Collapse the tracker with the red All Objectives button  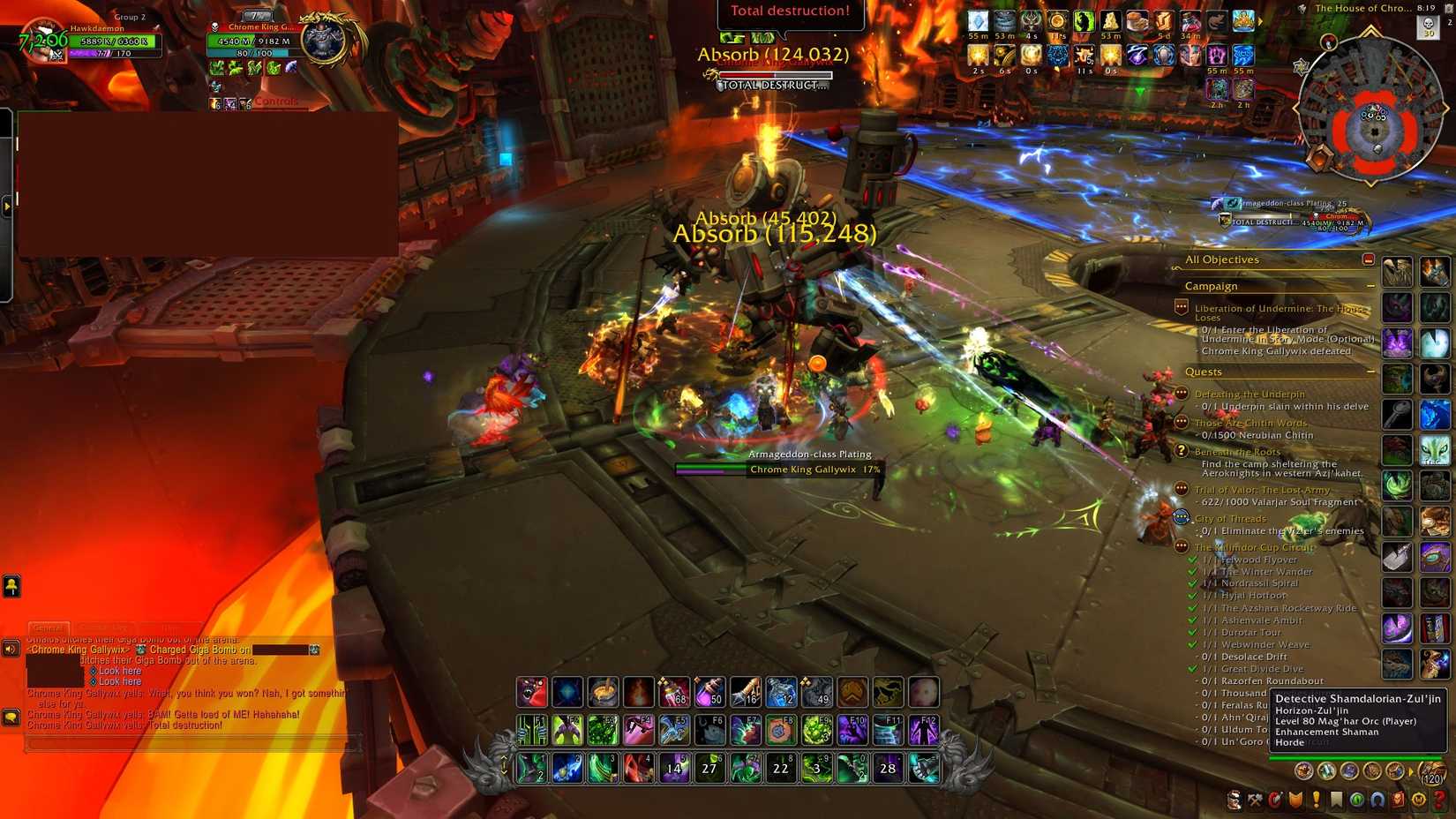pos(1369,259)
